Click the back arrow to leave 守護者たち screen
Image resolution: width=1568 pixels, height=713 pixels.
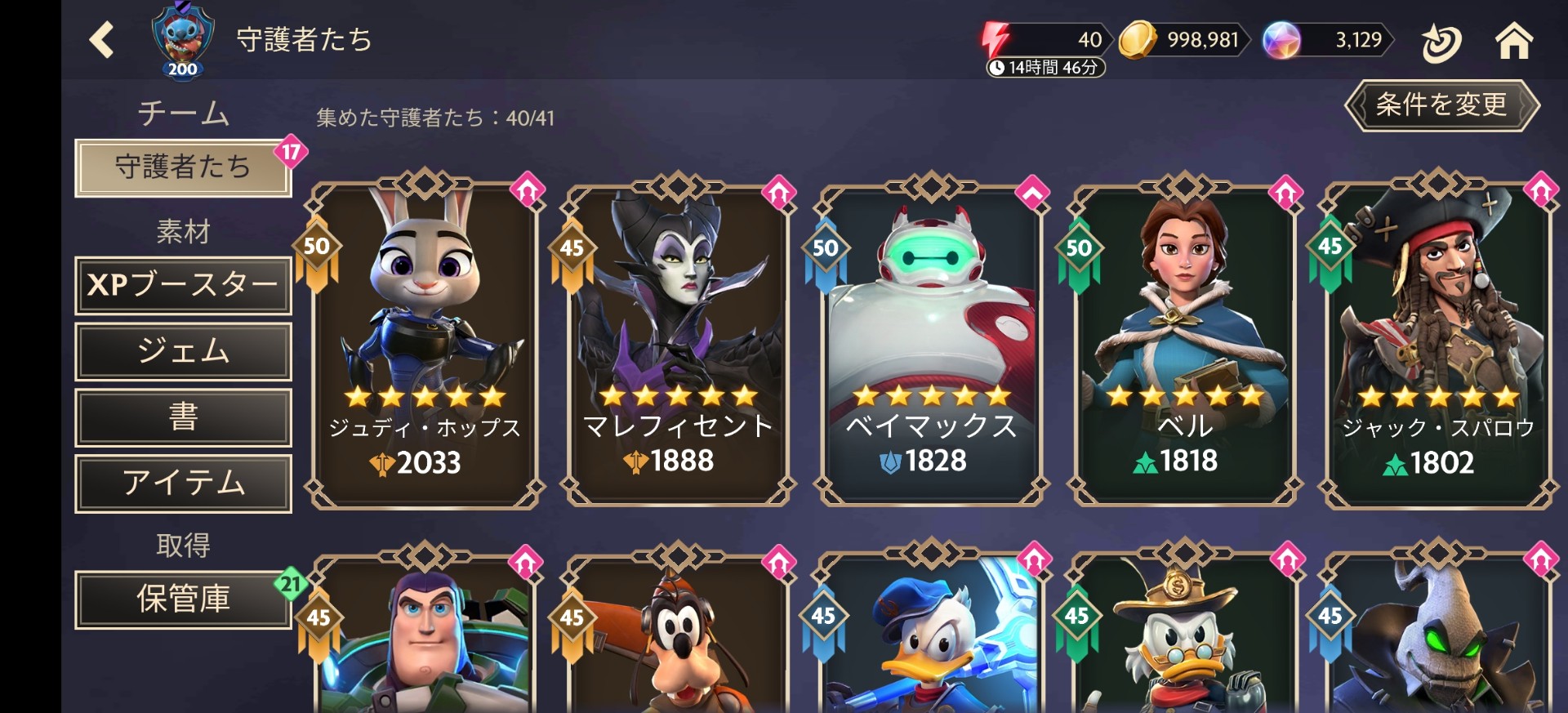pyautogui.click(x=101, y=39)
